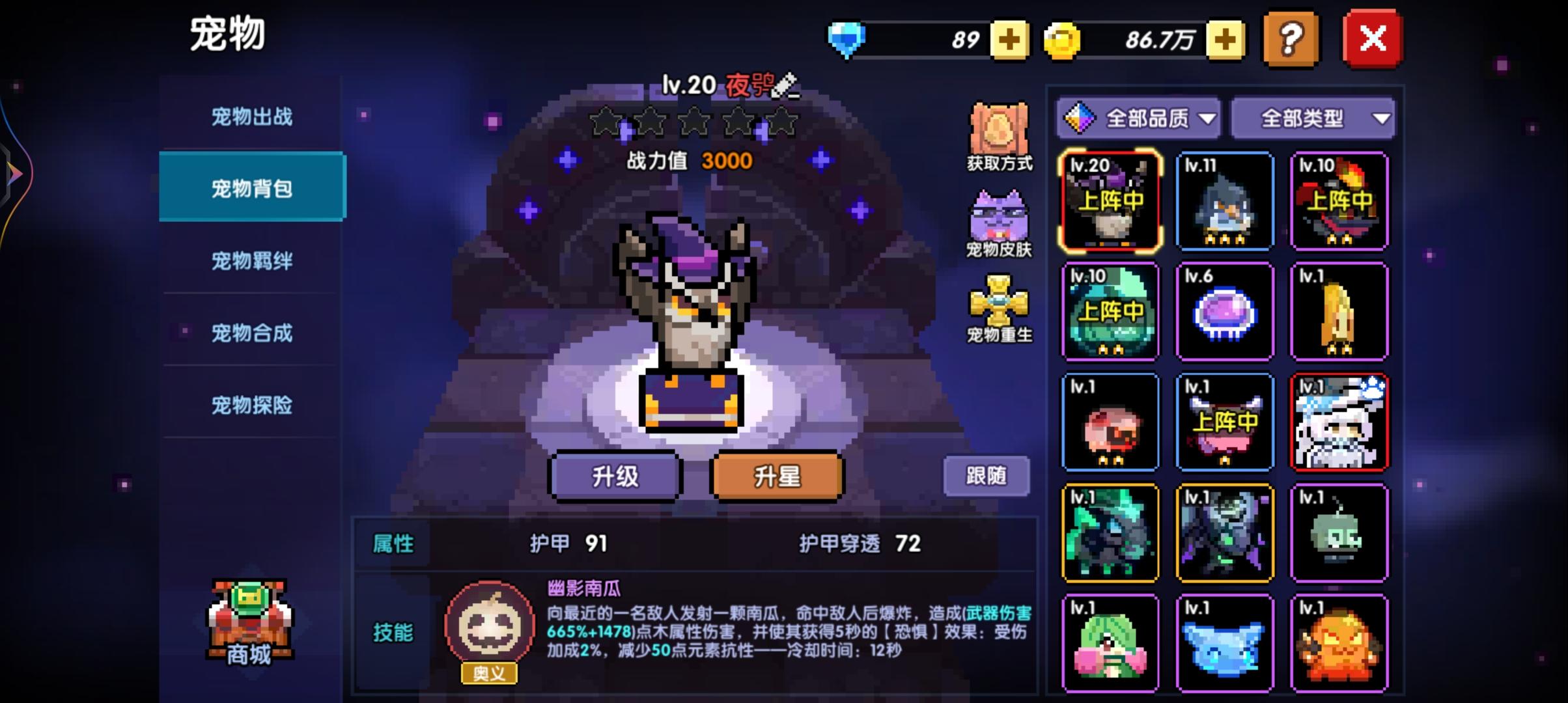The height and width of the screenshot is (703, 1568).
Task: Open the help question mark
Action: (1291, 40)
